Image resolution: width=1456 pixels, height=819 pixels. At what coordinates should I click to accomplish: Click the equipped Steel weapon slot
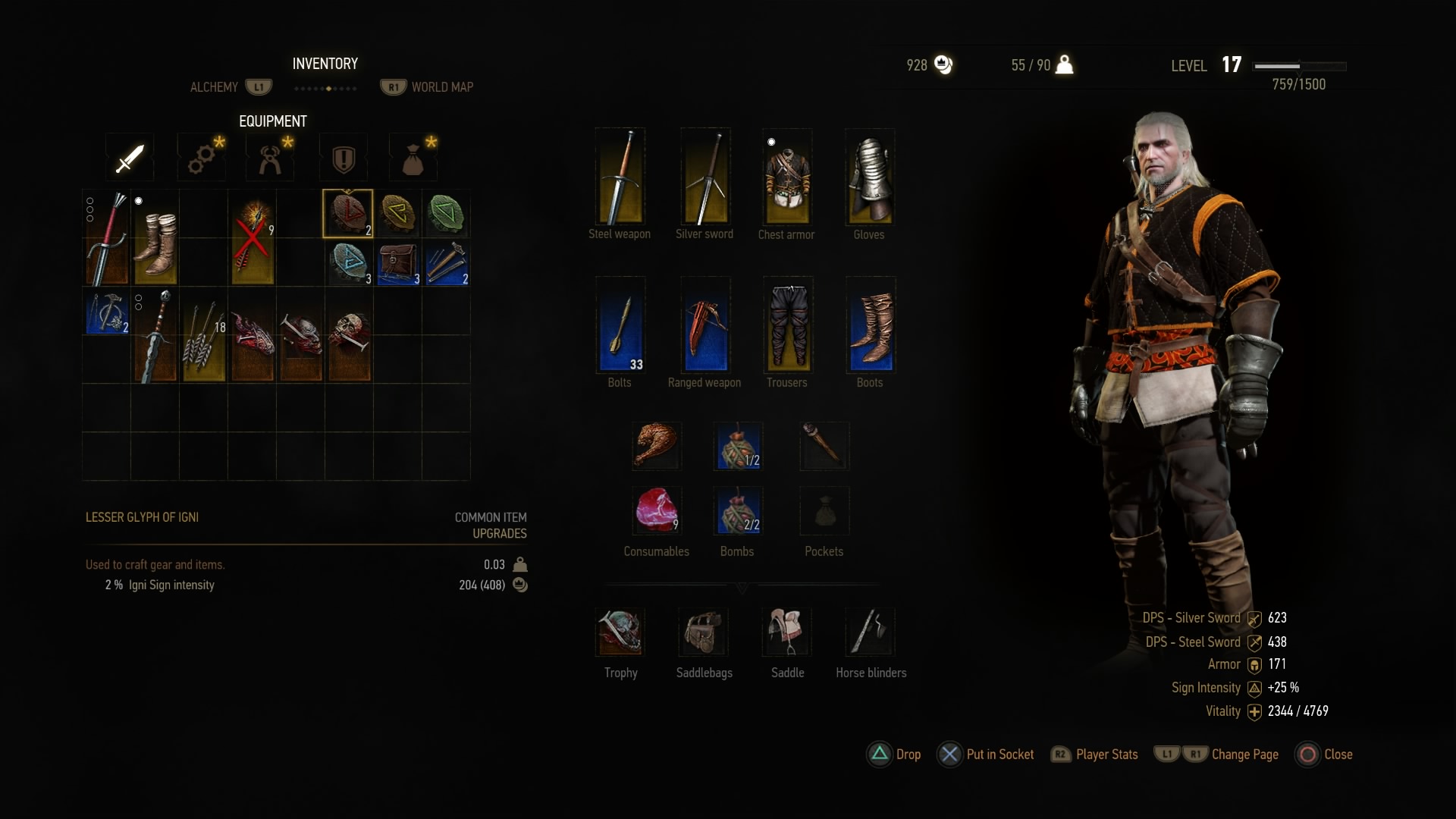(x=620, y=177)
